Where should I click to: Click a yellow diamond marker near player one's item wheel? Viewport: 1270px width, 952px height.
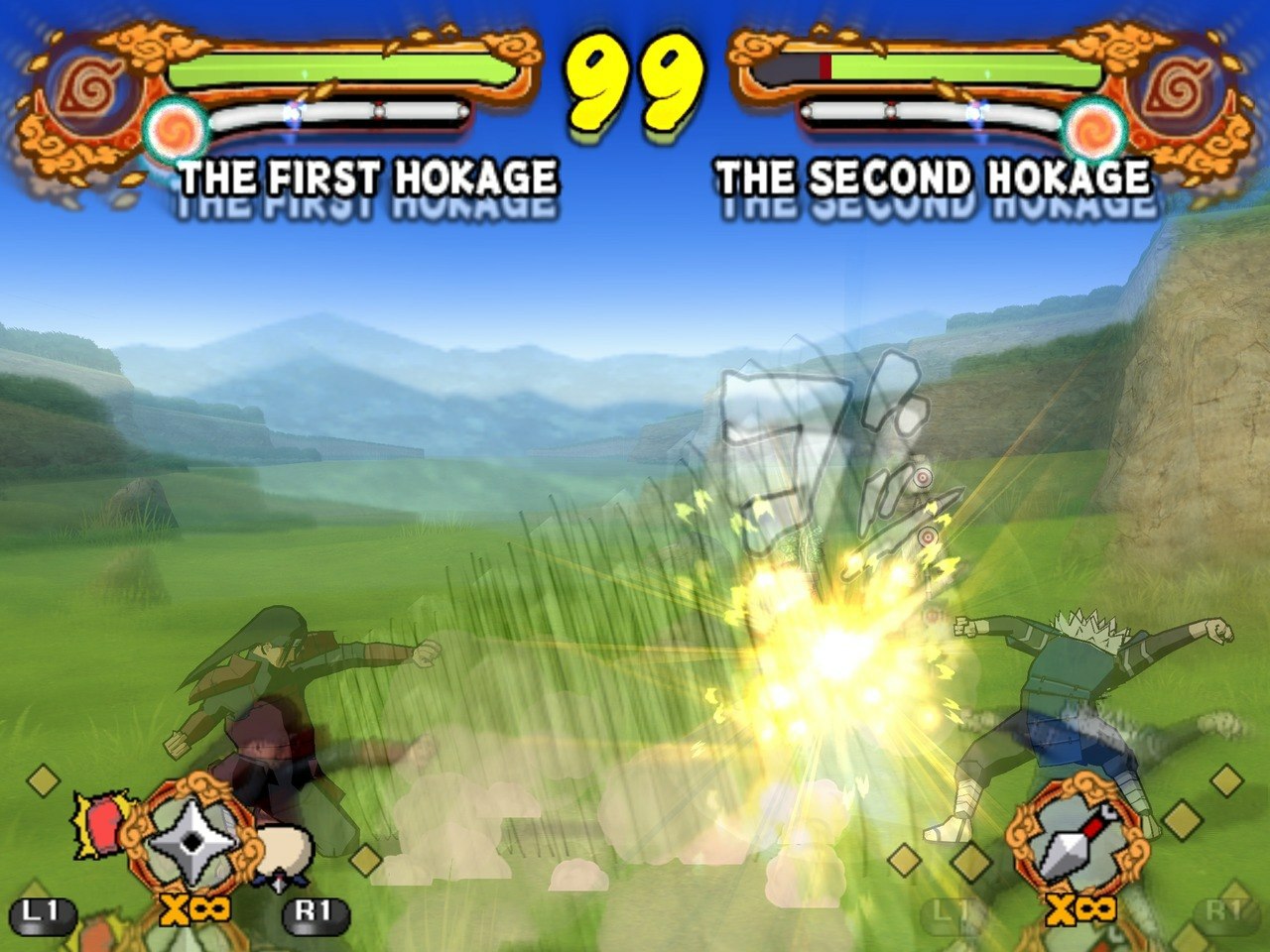tap(42, 778)
